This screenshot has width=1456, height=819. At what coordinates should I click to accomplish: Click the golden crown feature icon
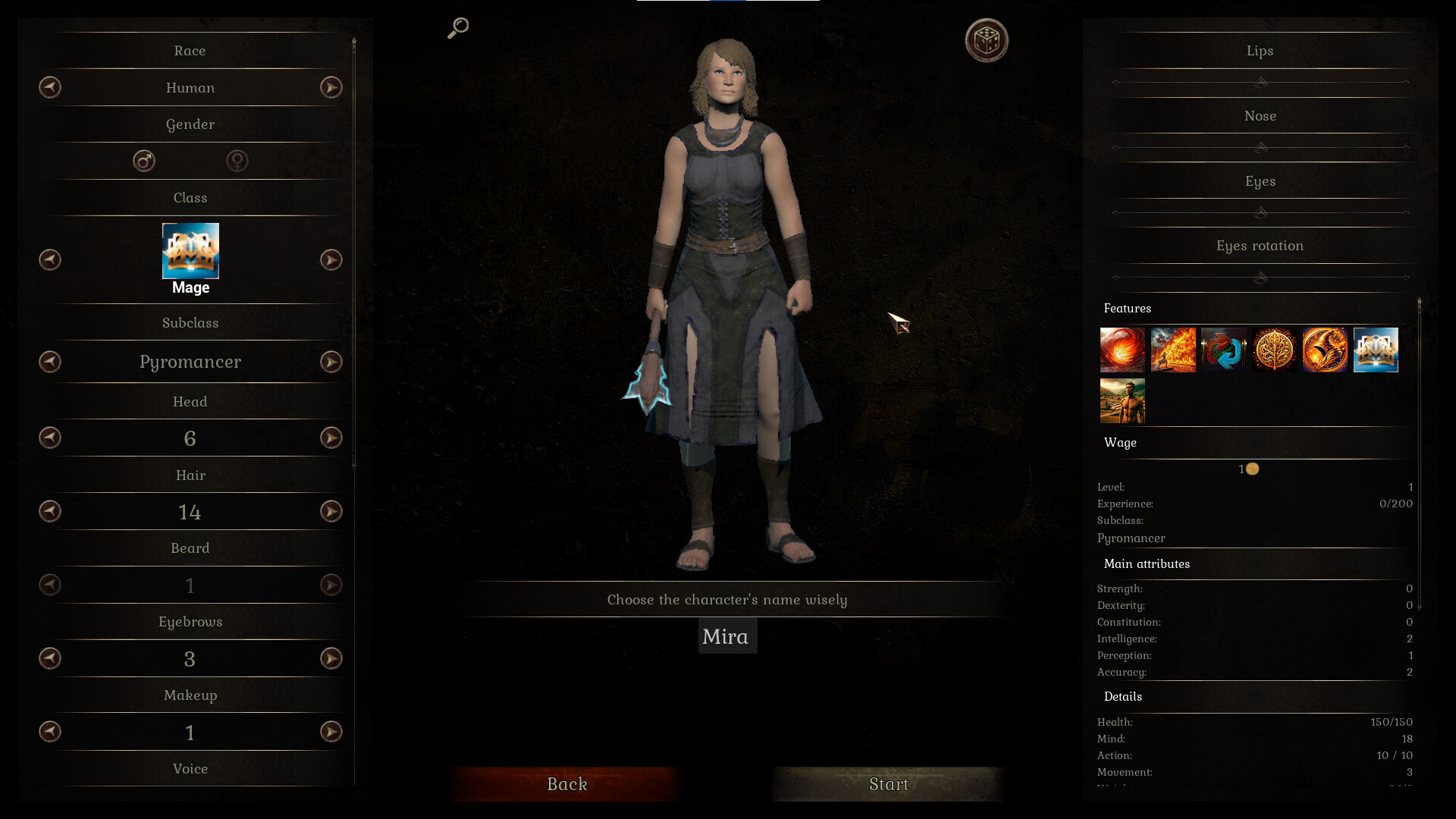coord(1376,350)
